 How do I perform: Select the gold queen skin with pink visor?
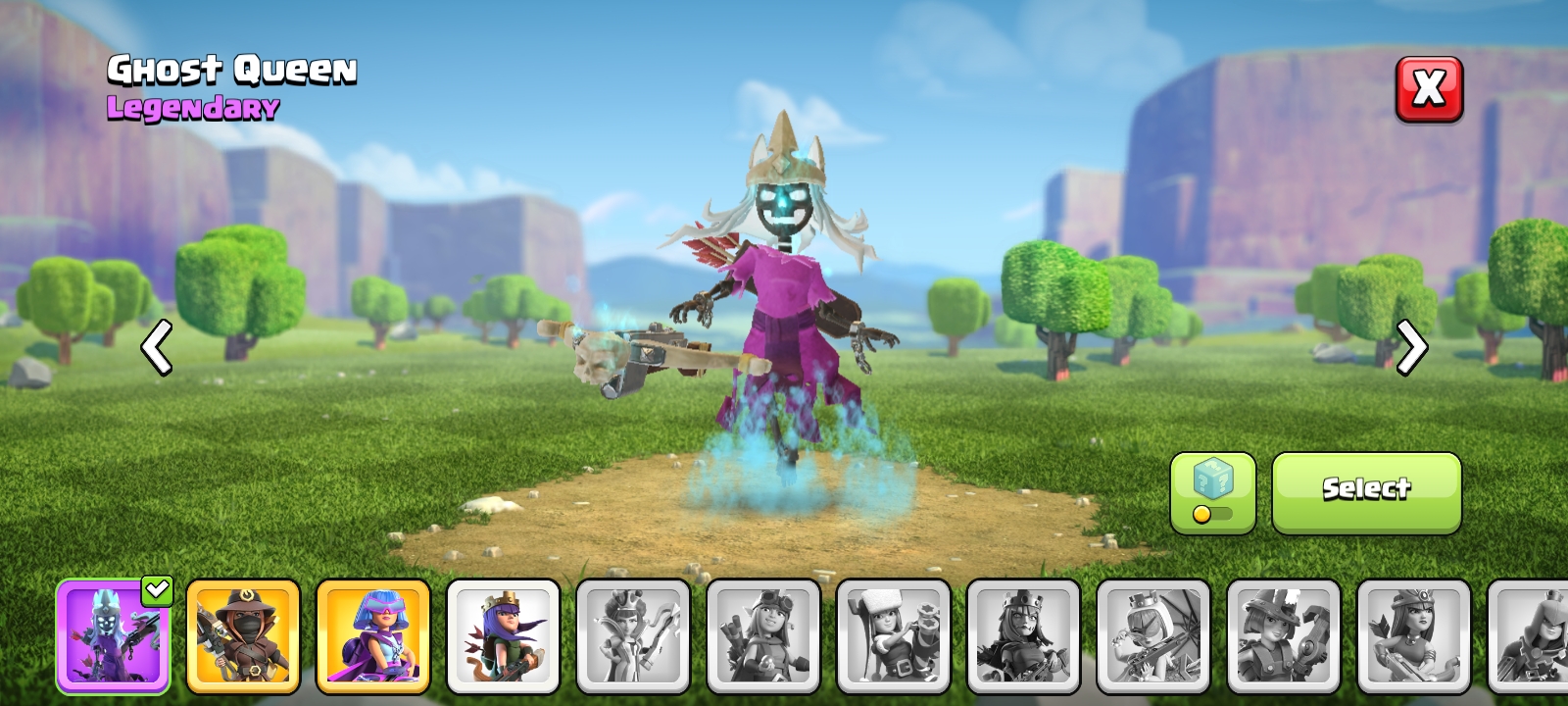373,634
